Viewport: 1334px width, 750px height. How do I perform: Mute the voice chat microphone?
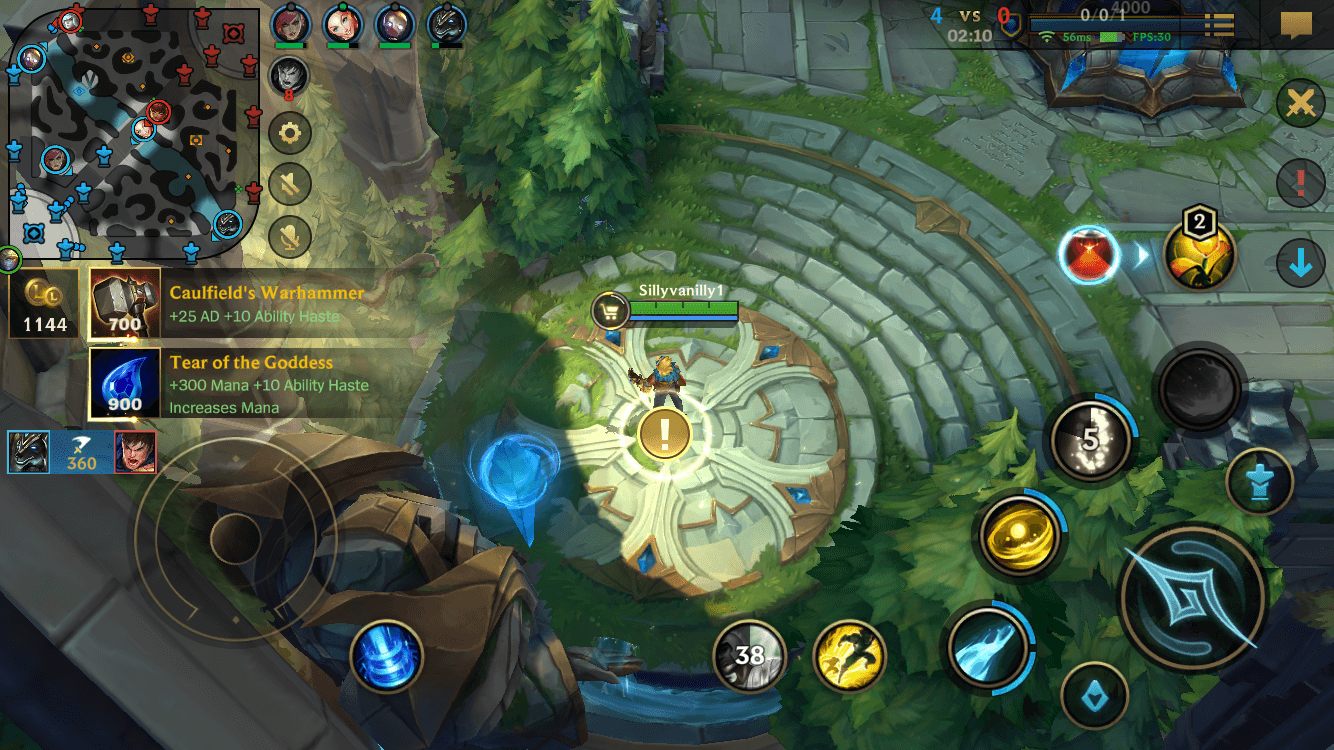coord(289,237)
